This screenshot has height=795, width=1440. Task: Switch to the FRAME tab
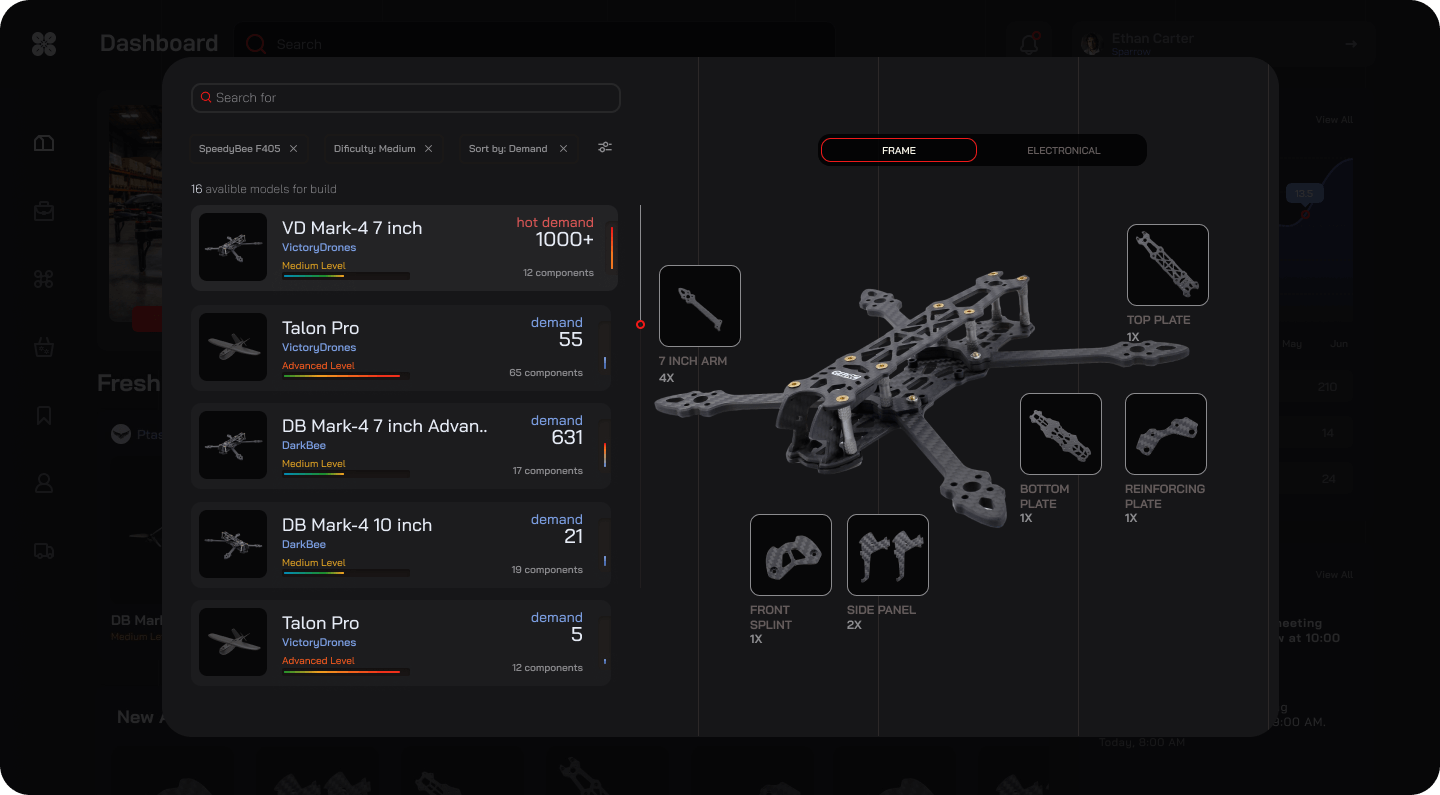tap(898, 150)
